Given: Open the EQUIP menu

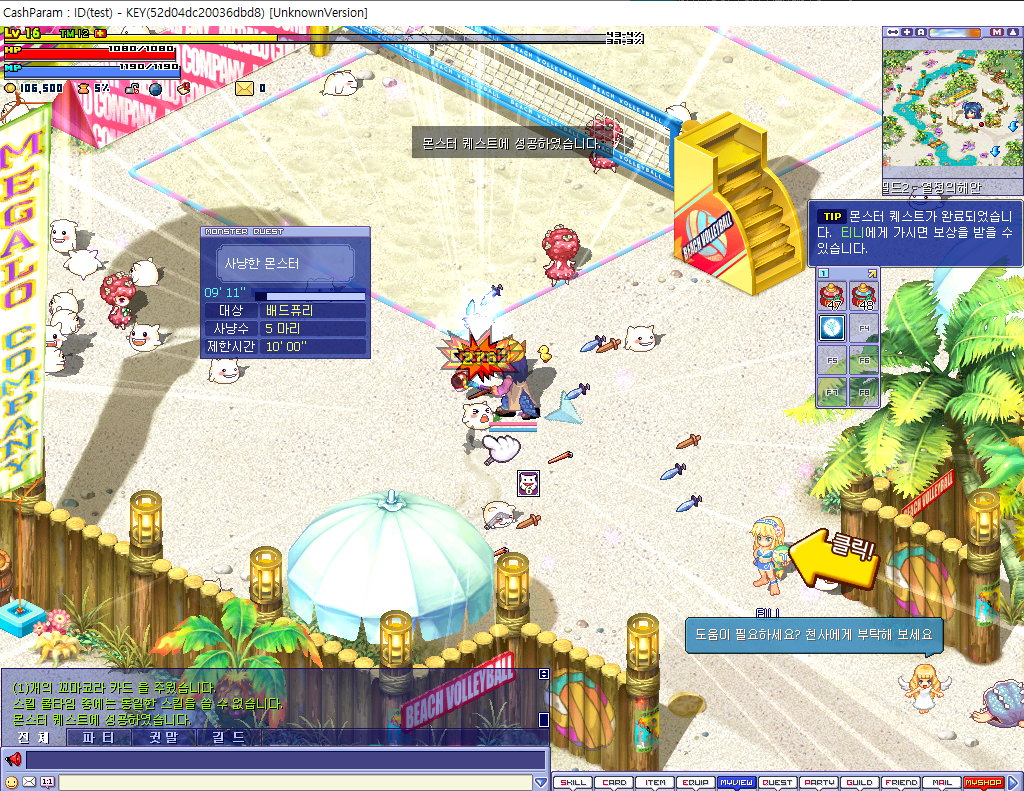Looking at the screenshot, I should [x=696, y=783].
